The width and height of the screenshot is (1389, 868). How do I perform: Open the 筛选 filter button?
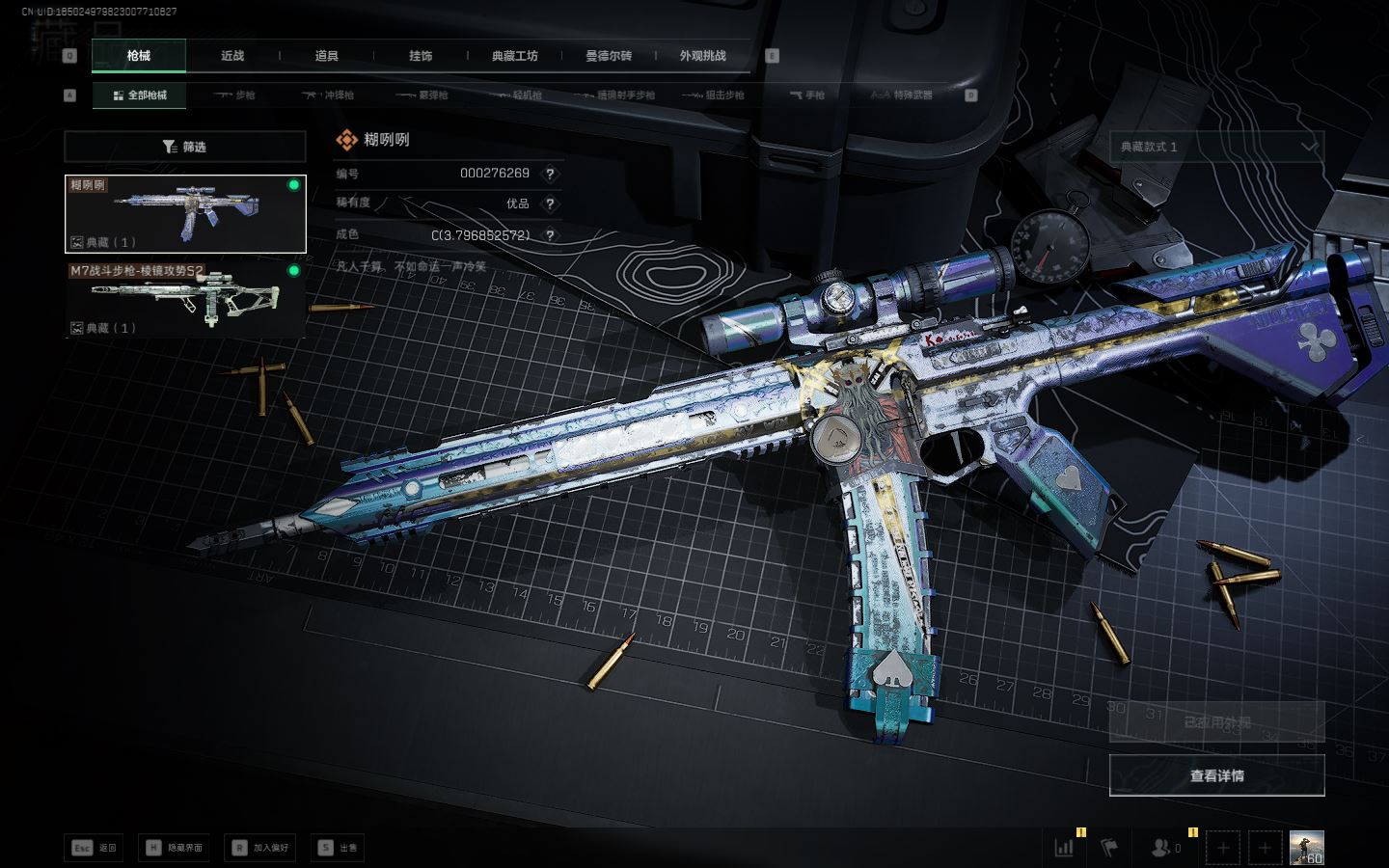click(x=185, y=147)
